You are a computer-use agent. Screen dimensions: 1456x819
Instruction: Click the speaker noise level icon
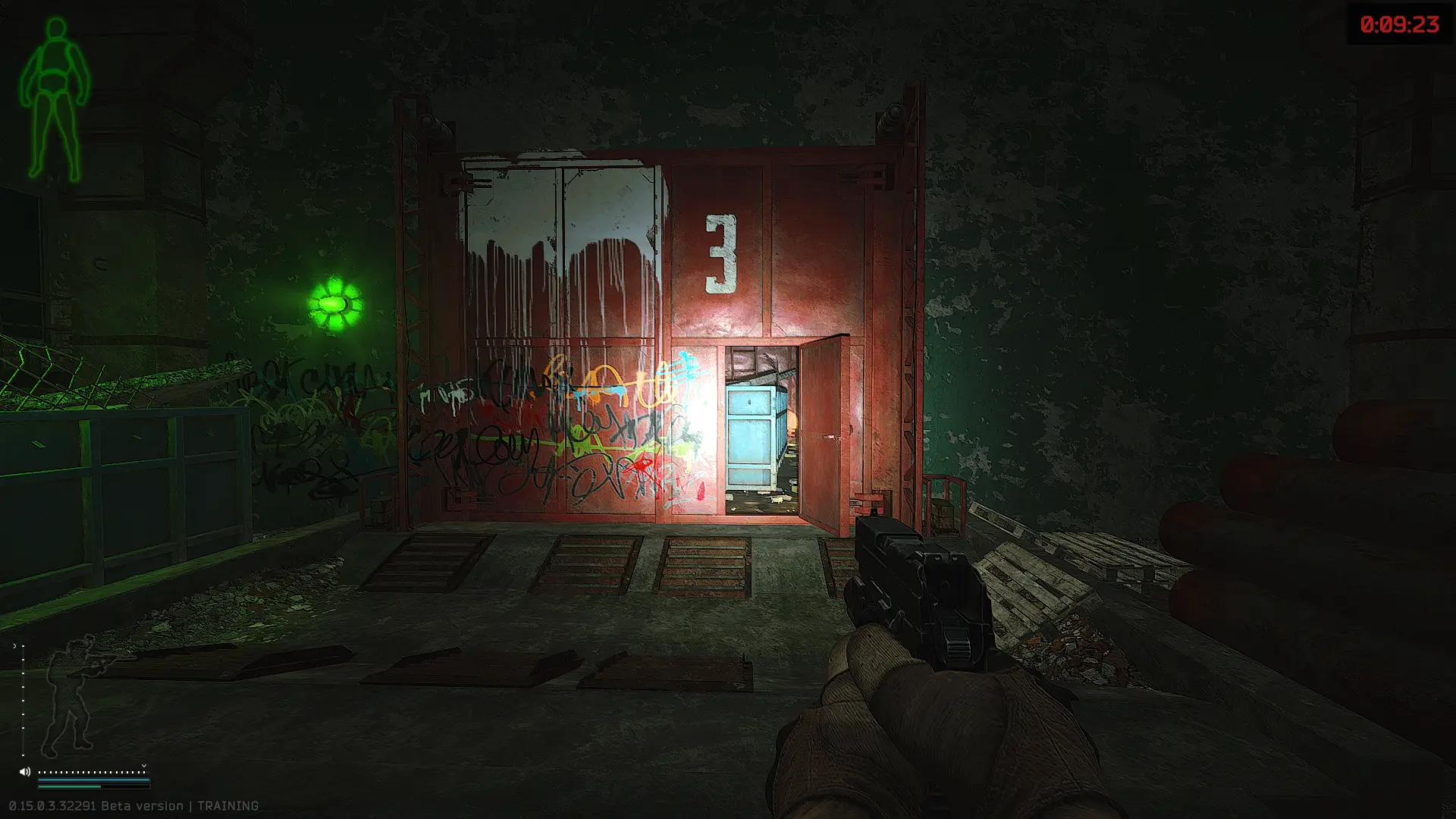coord(24,772)
